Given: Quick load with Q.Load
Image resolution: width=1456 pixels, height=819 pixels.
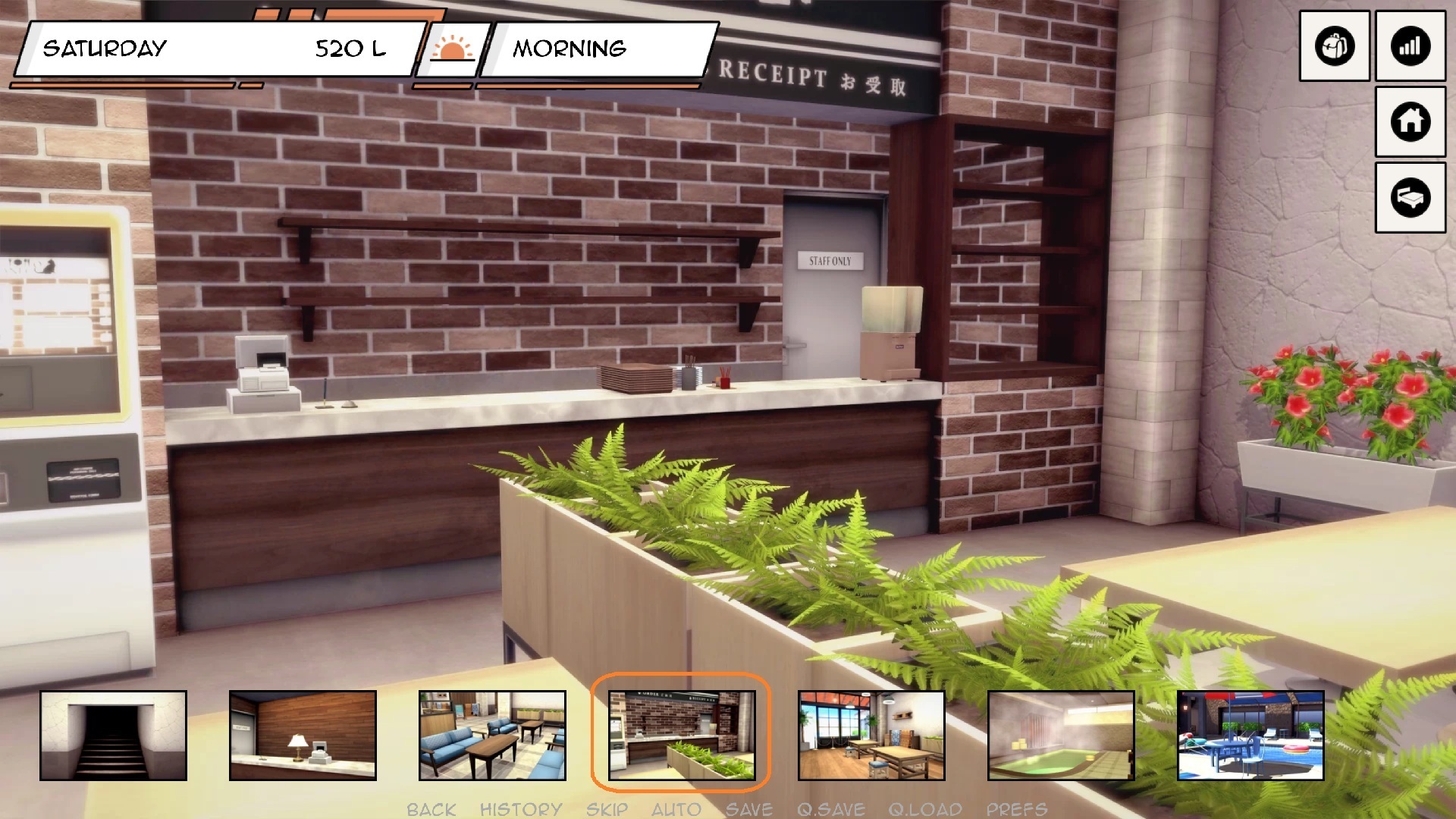Looking at the screenshot, I should click(925, 809).
